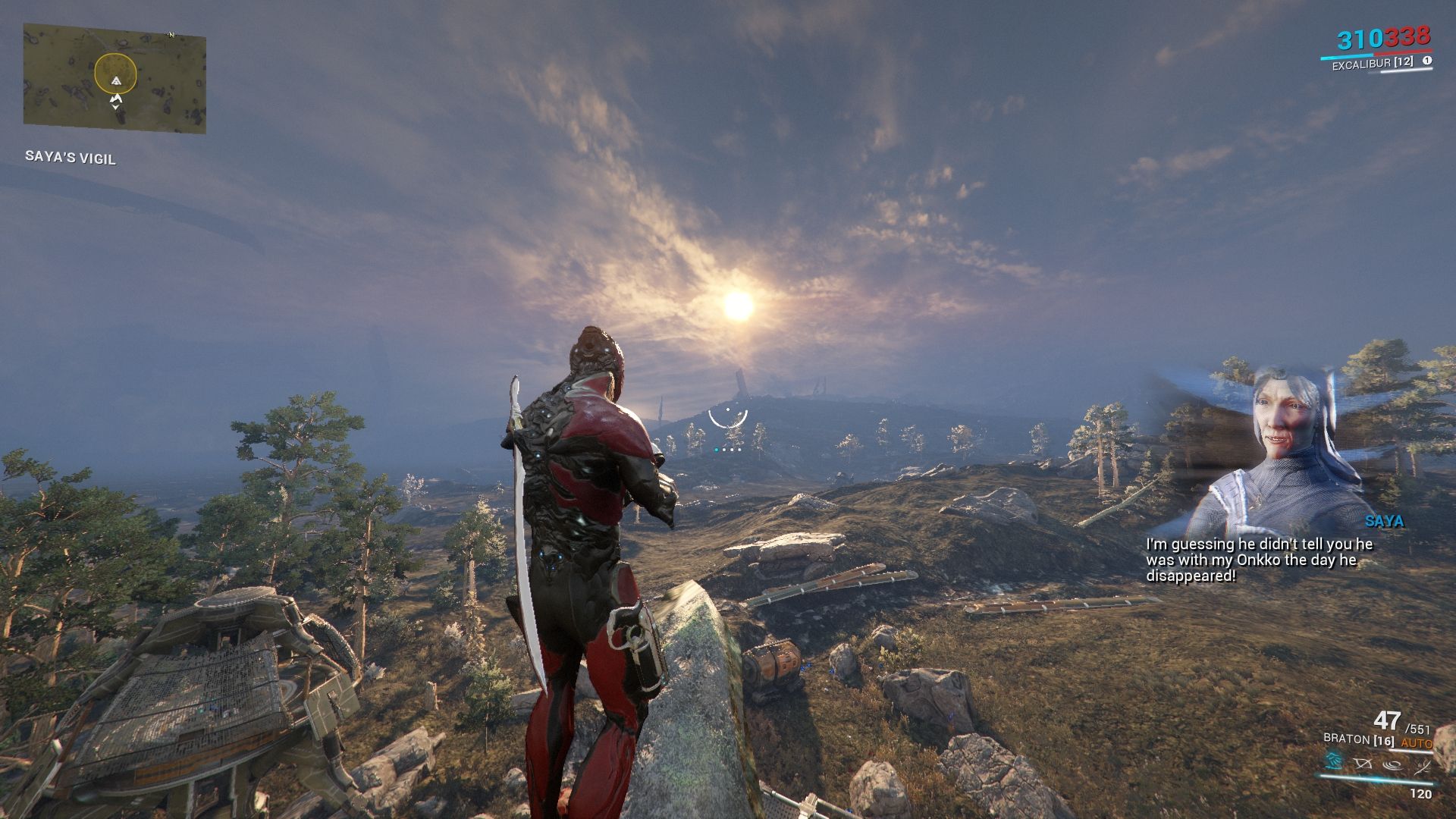Click the yellow objective circle on minimap
The width and height of the screenshot is (1456, 819).
[115, 74]
